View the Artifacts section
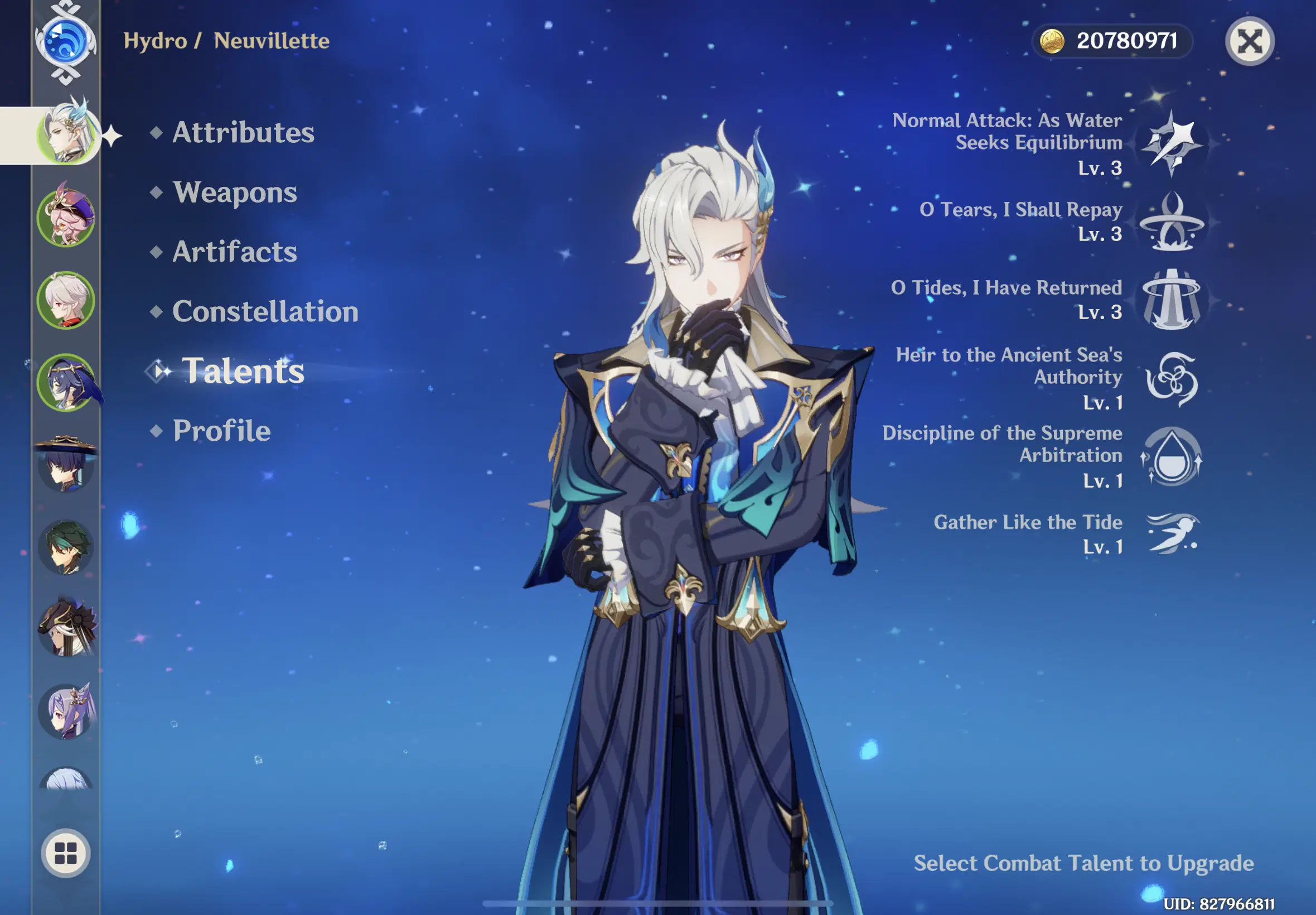 234,252
